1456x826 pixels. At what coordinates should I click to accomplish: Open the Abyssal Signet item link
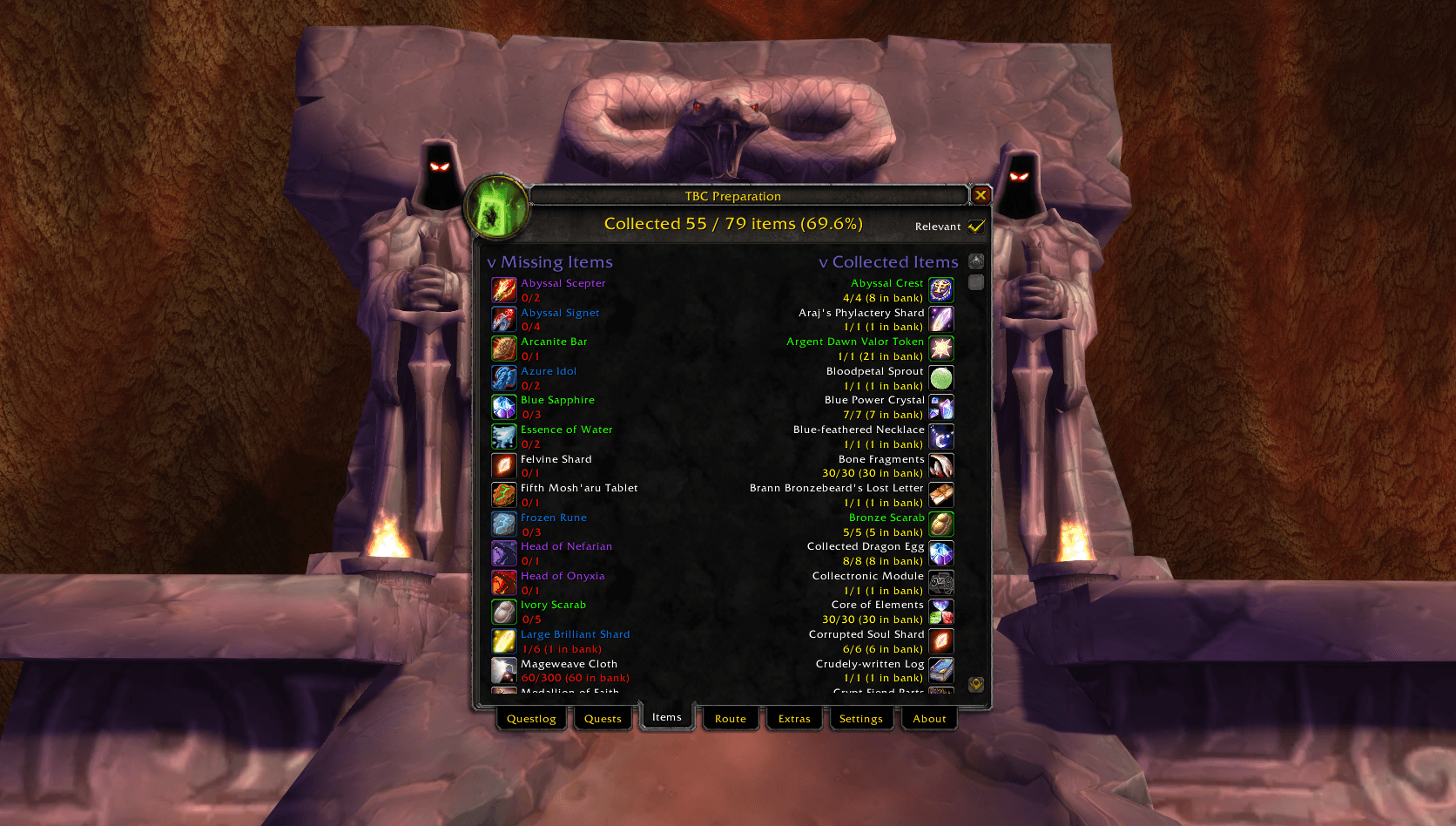pyautogui.click(x=560, y=312)
